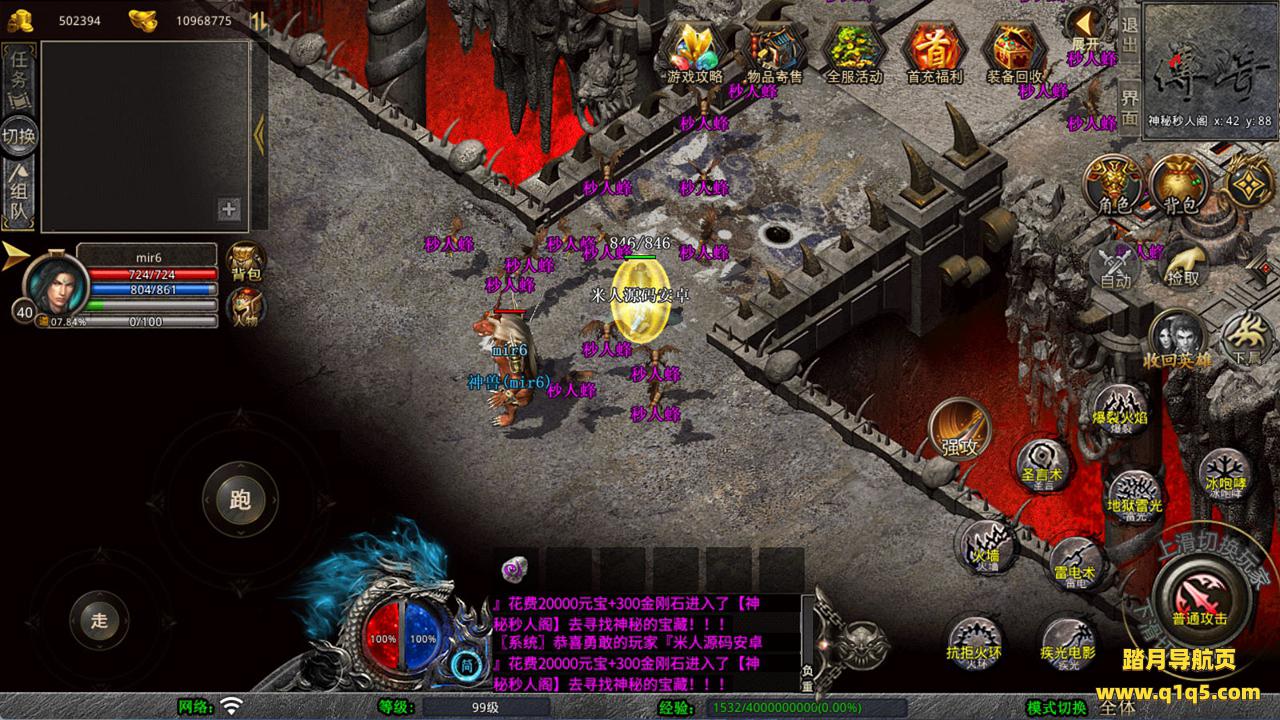Recall hero with 收回英雄 button
Viewport: 1280px width, 720px height.
coord(1177,340)
